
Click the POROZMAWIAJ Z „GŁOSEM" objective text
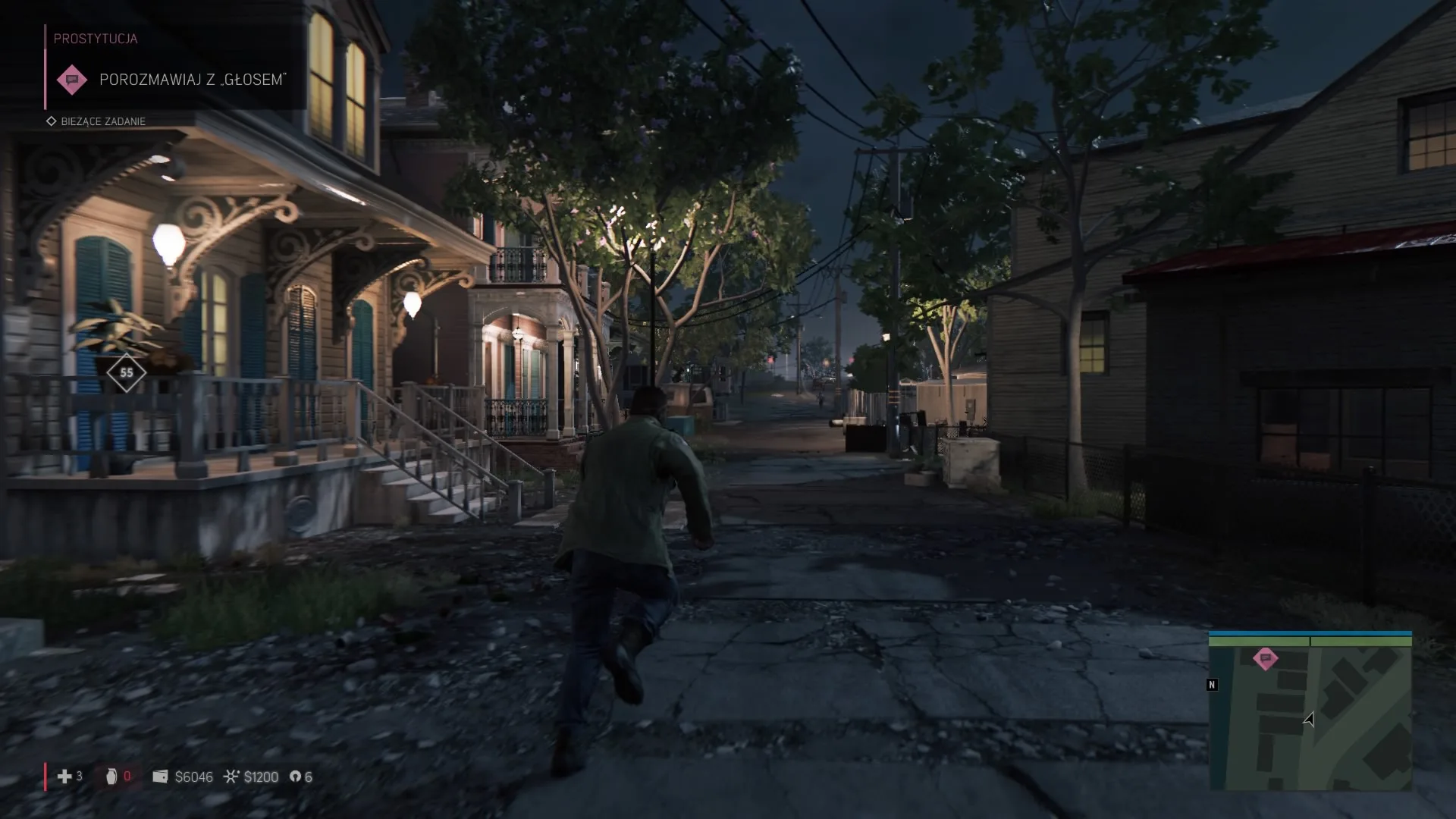tap(193, 79)
